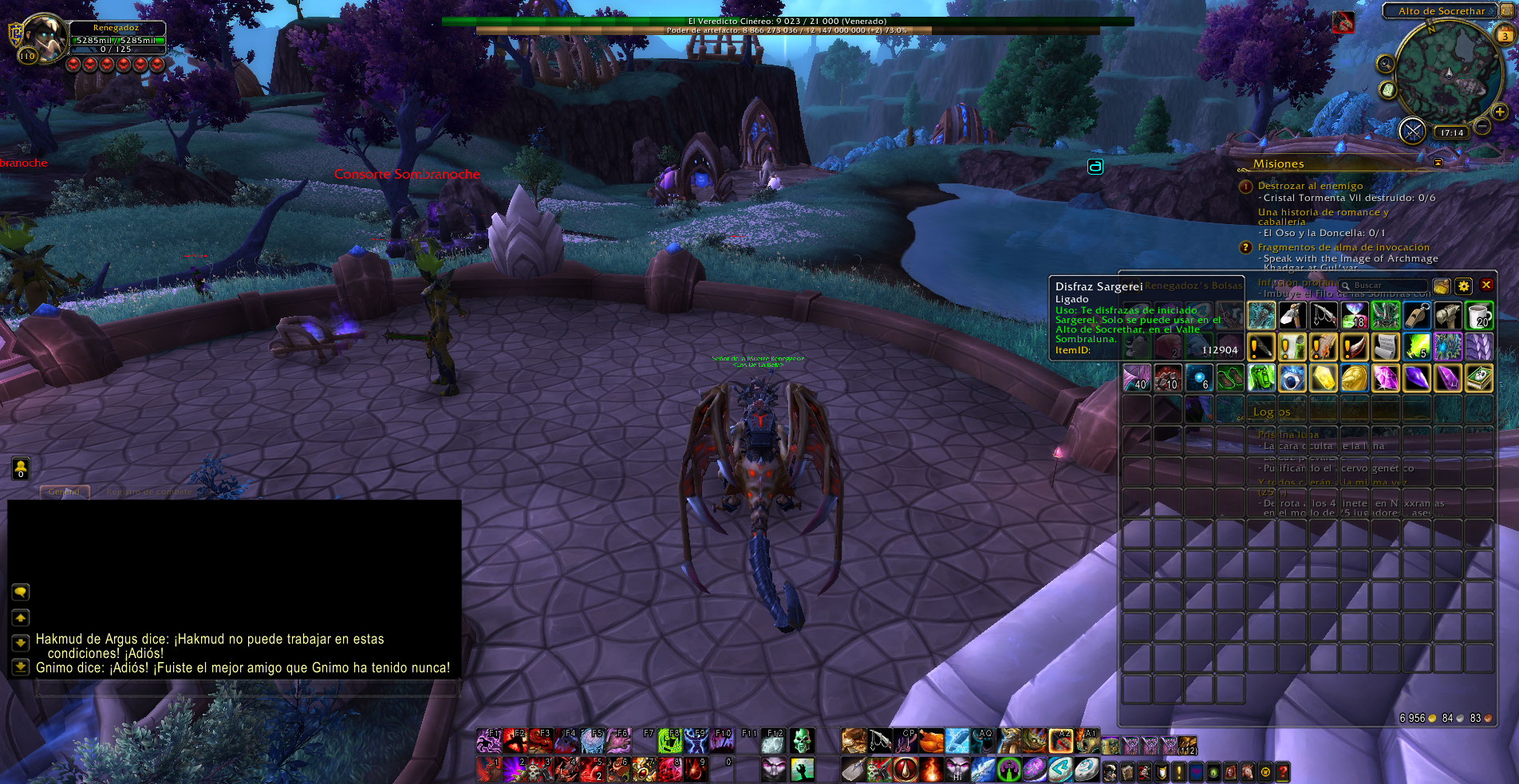Click the yellow crystal item slot
This screenshot has height=784, width=1519.
tap(1323, 378)
